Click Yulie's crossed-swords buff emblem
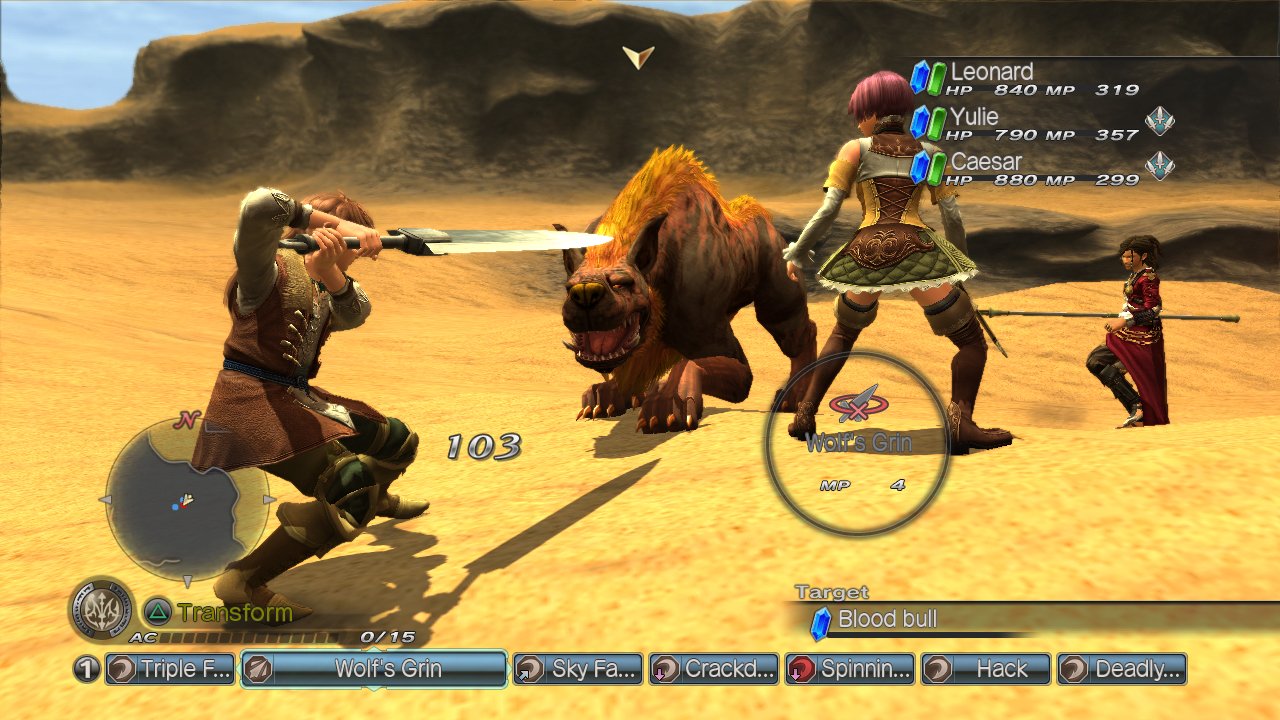Image resolution: width=1280 pixels, height=720 pixels. point(1159,121)
